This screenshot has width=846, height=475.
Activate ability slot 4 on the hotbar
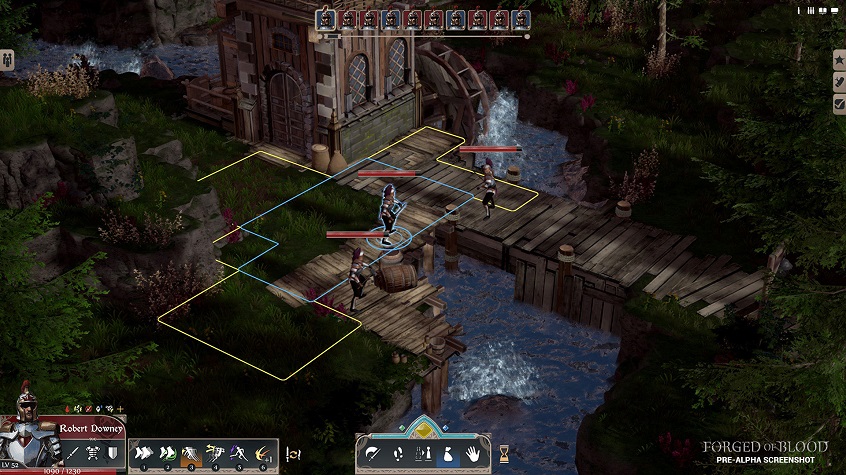click(x=215, y=454)
